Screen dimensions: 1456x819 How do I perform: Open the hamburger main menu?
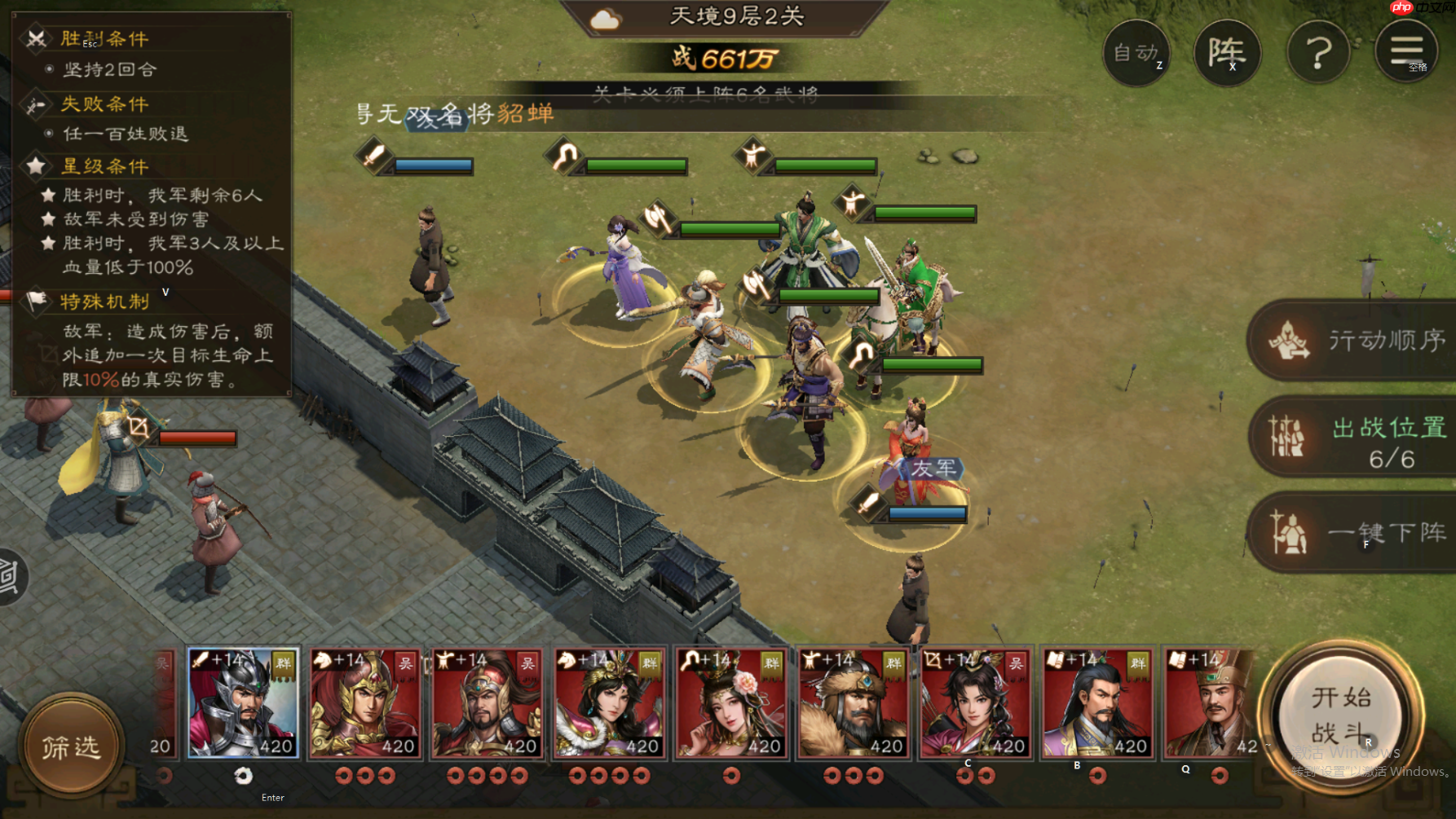tap(1406, 51)
